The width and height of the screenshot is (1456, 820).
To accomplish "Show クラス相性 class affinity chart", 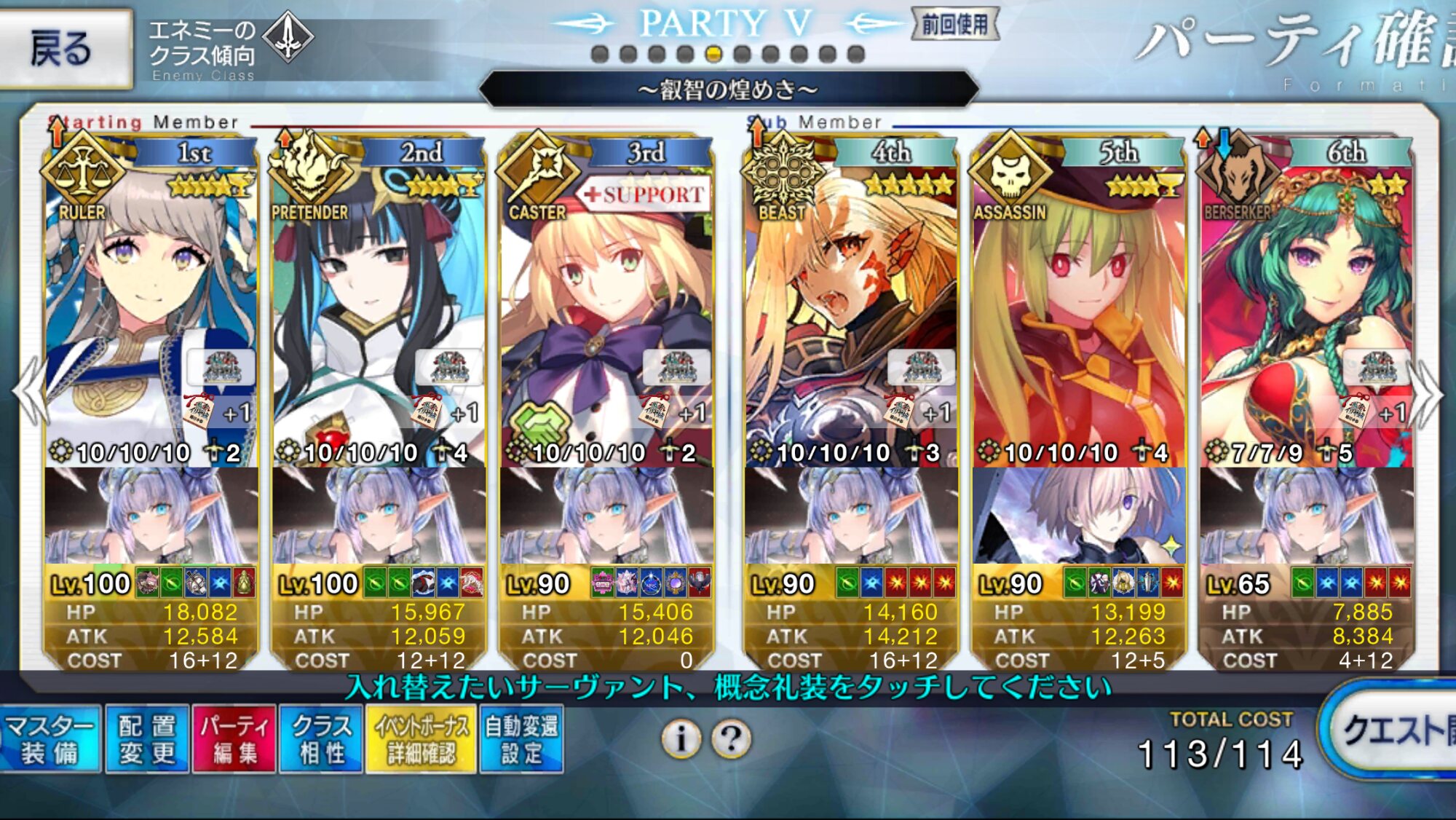I will (321, 739).
